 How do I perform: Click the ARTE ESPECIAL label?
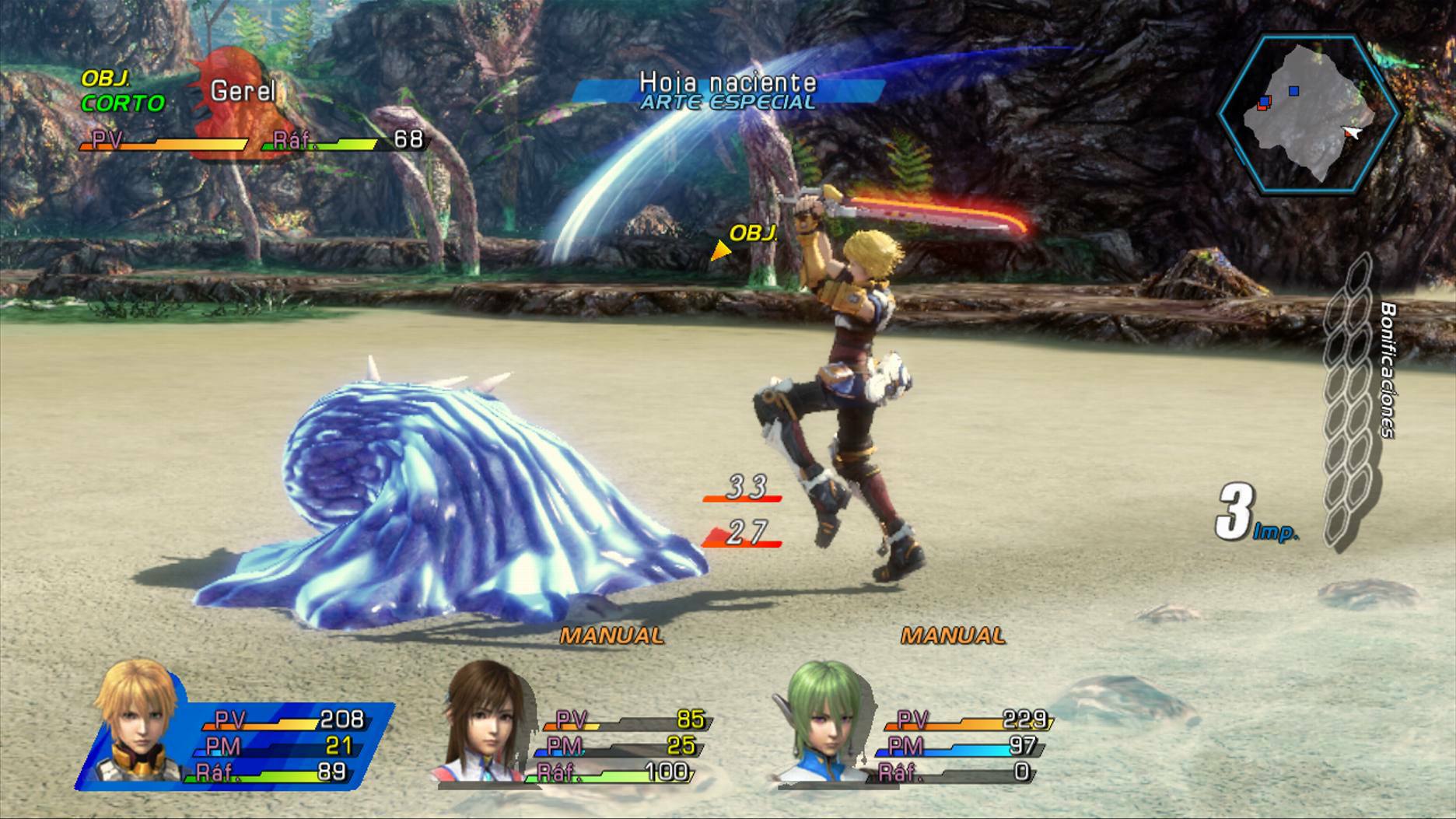726,102
